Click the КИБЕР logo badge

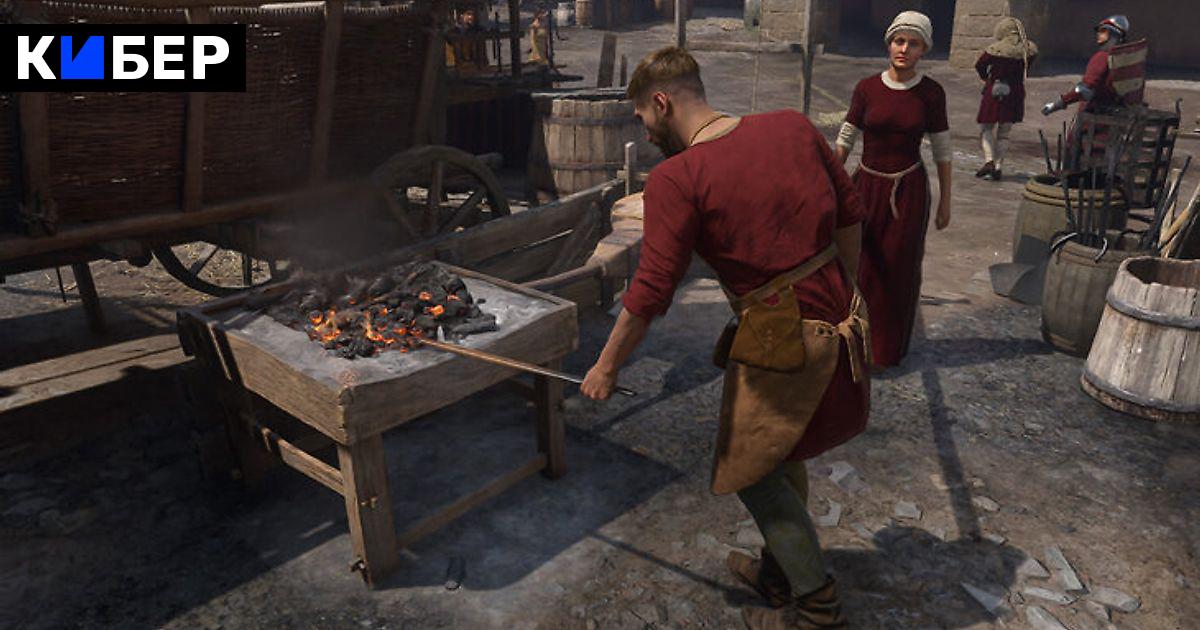click(x=122, y=58)
